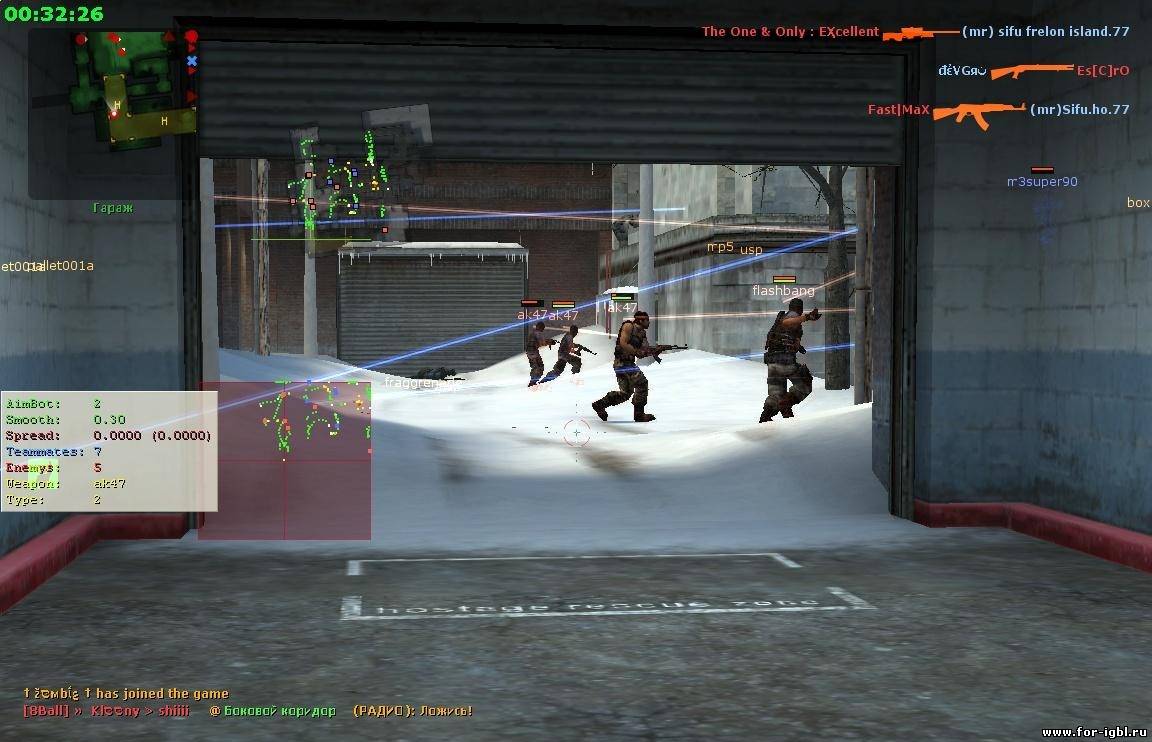Open the www.for-igbl.ru watermark link
Image resolution: width=1152 pixels, height=742 pixels.
1092,732
